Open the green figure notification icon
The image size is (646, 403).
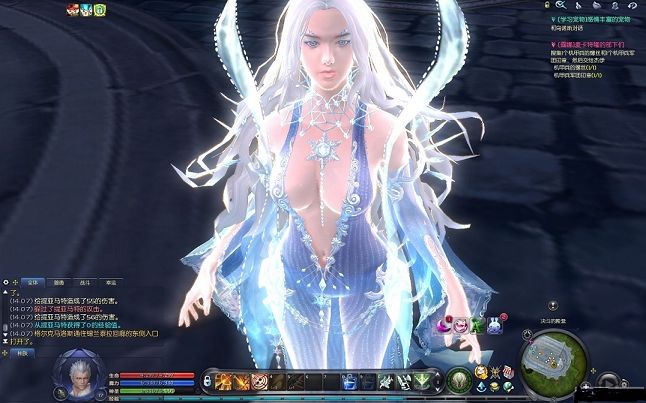pyautogui.click(x=478, y=324)
